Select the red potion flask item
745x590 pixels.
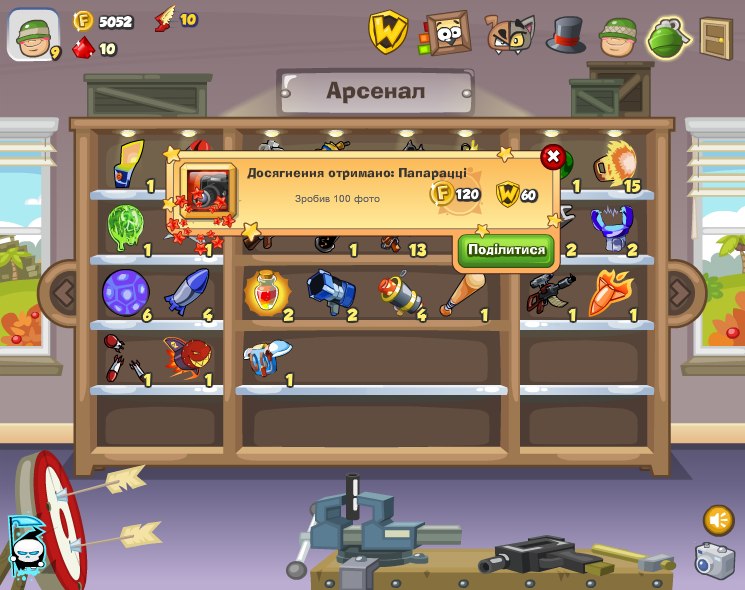click(x=265, y=293)
